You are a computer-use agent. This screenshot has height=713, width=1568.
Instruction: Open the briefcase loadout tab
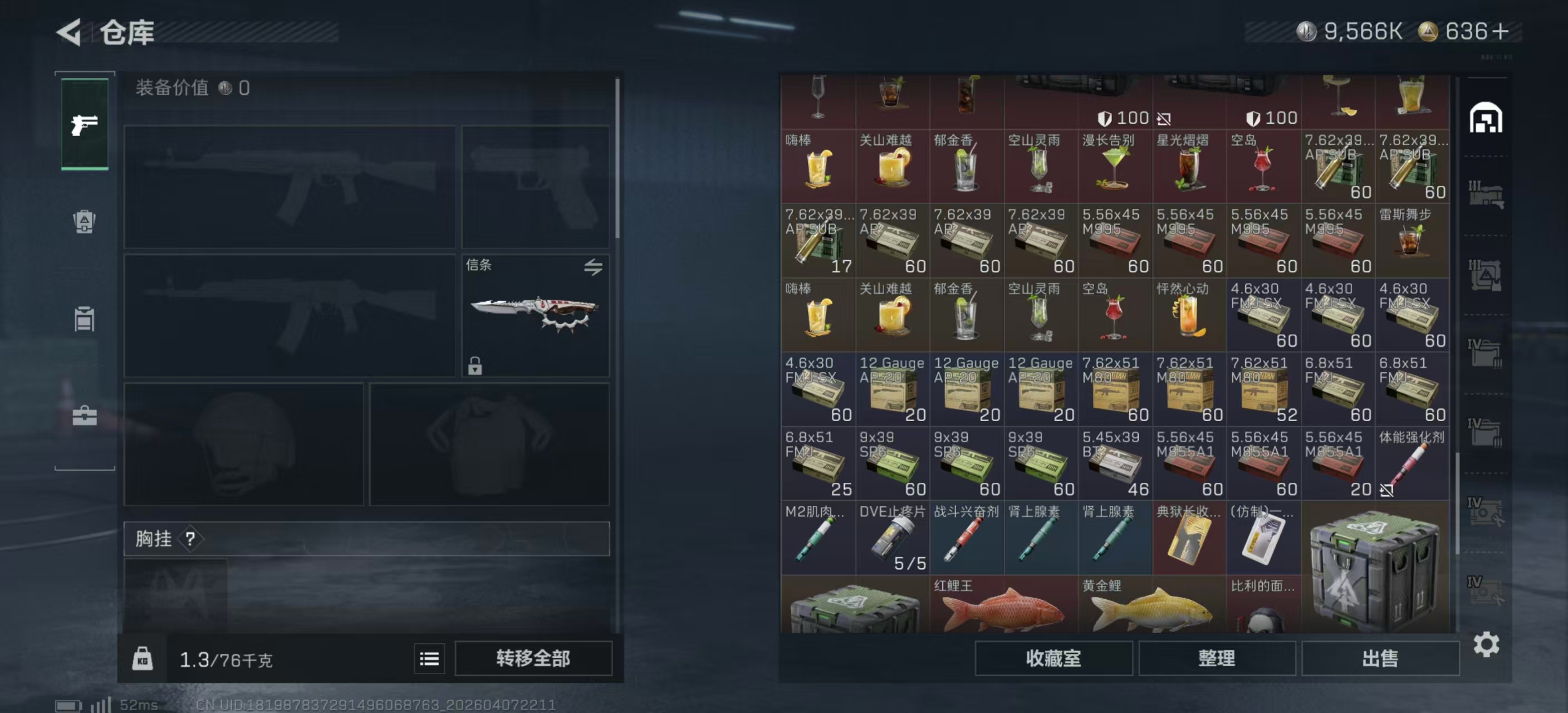(x=85, y=417)
